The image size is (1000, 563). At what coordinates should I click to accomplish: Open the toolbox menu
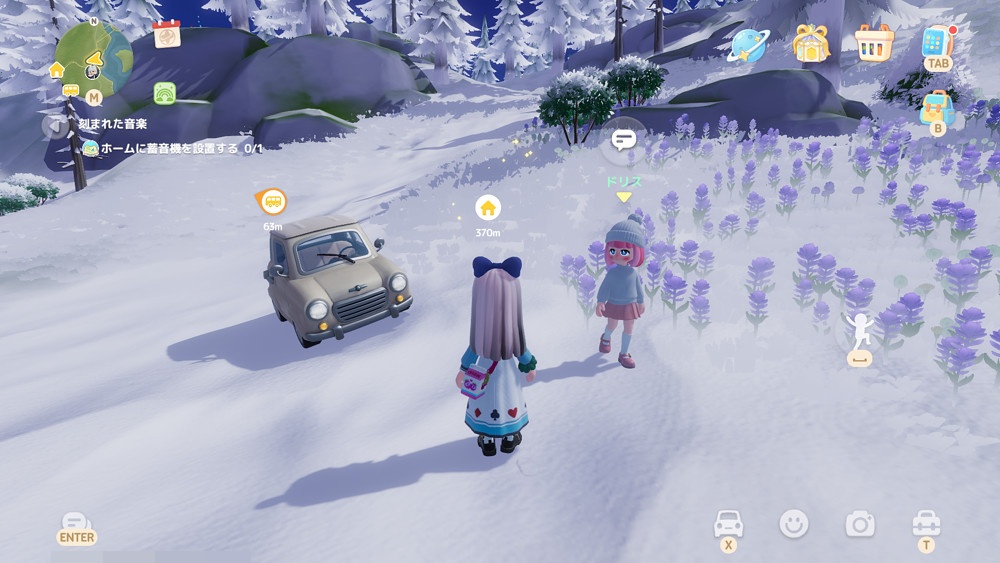pos(926,523)
